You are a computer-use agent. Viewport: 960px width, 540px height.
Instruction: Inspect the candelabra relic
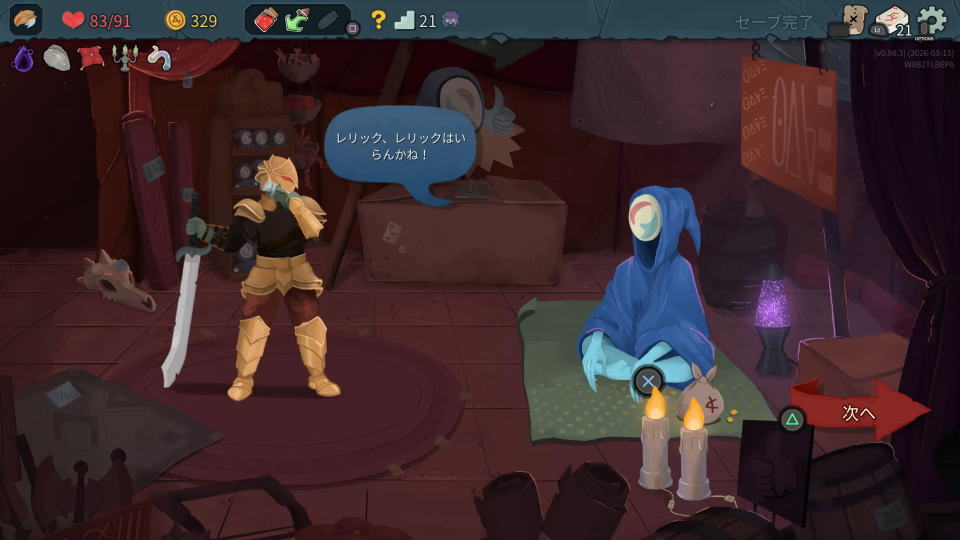[x=124, y=59]
